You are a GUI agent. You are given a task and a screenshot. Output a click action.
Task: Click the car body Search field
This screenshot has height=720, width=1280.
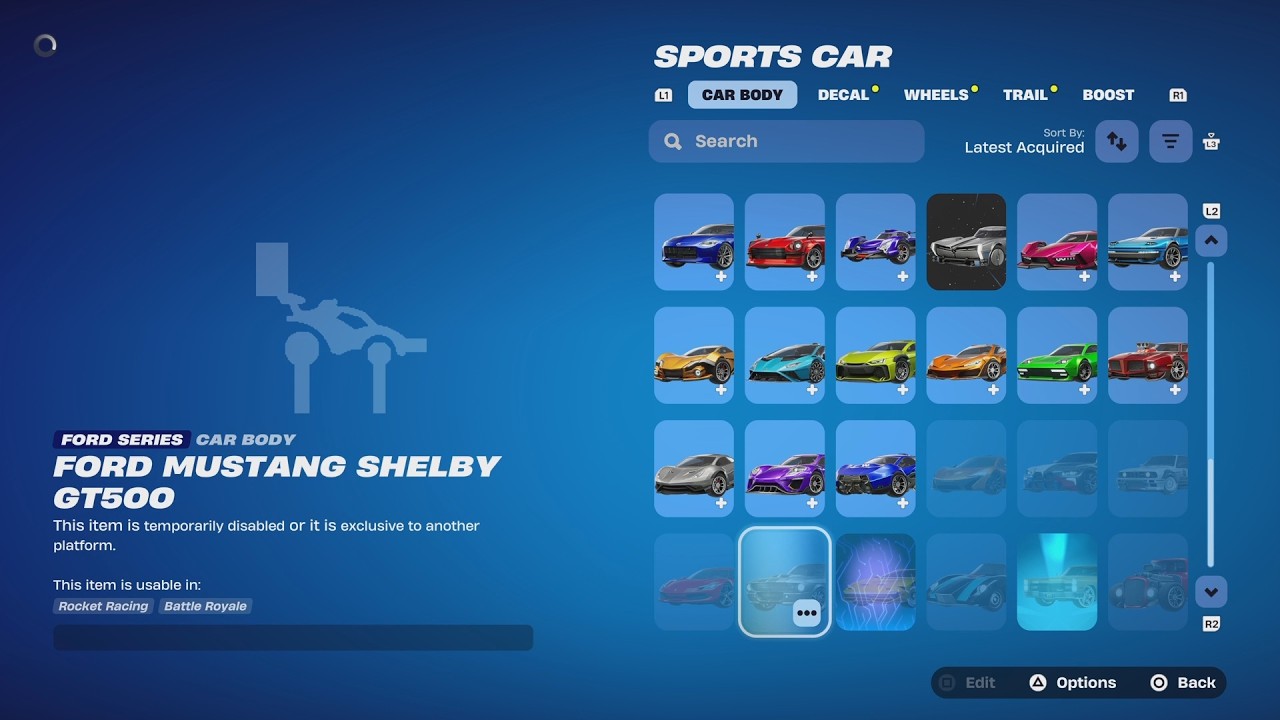(x=786, y=141)
